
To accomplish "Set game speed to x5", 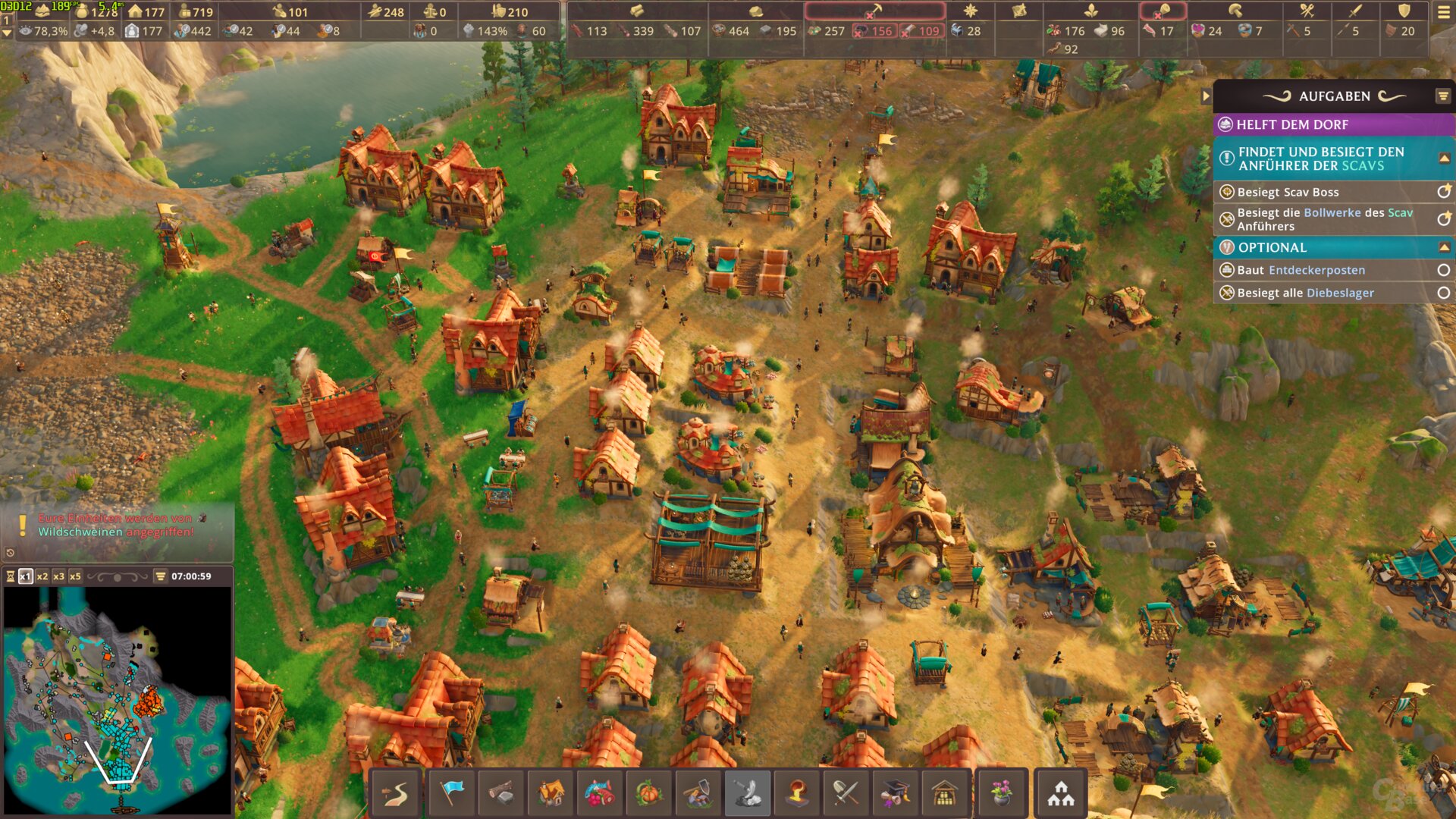I will tap(75, 576).
